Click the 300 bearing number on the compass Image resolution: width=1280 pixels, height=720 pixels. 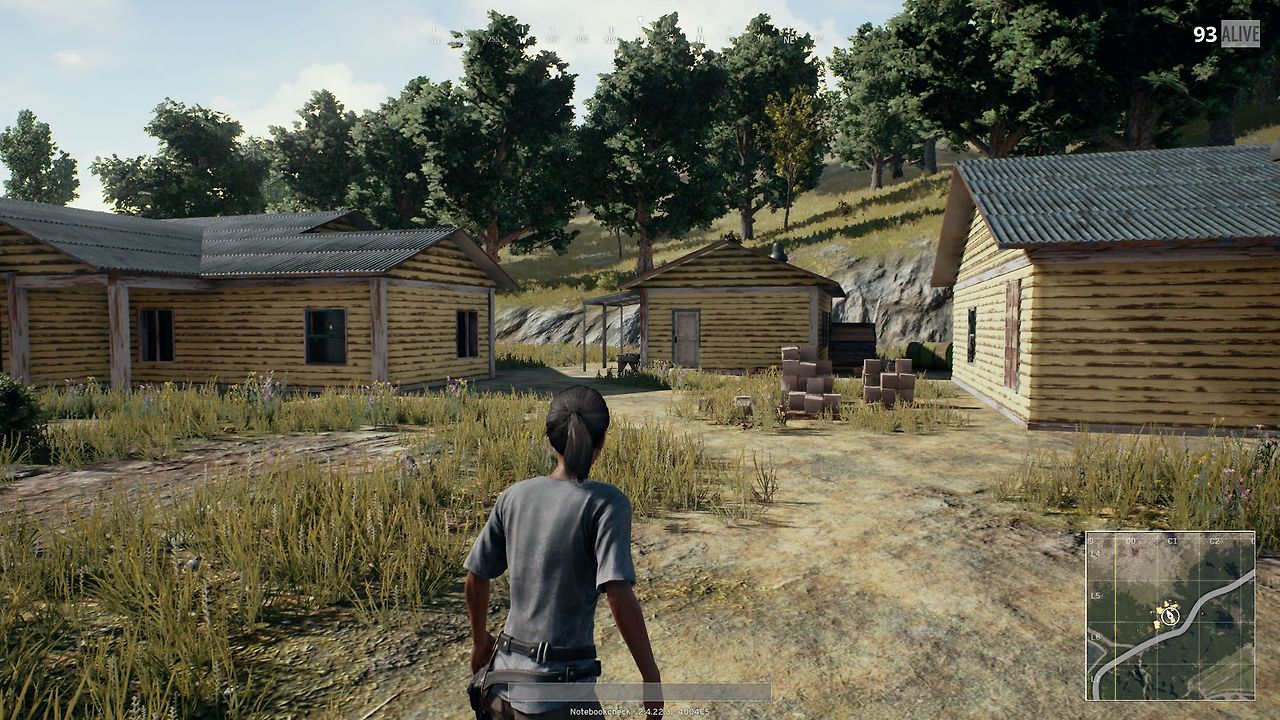[580, 38]
